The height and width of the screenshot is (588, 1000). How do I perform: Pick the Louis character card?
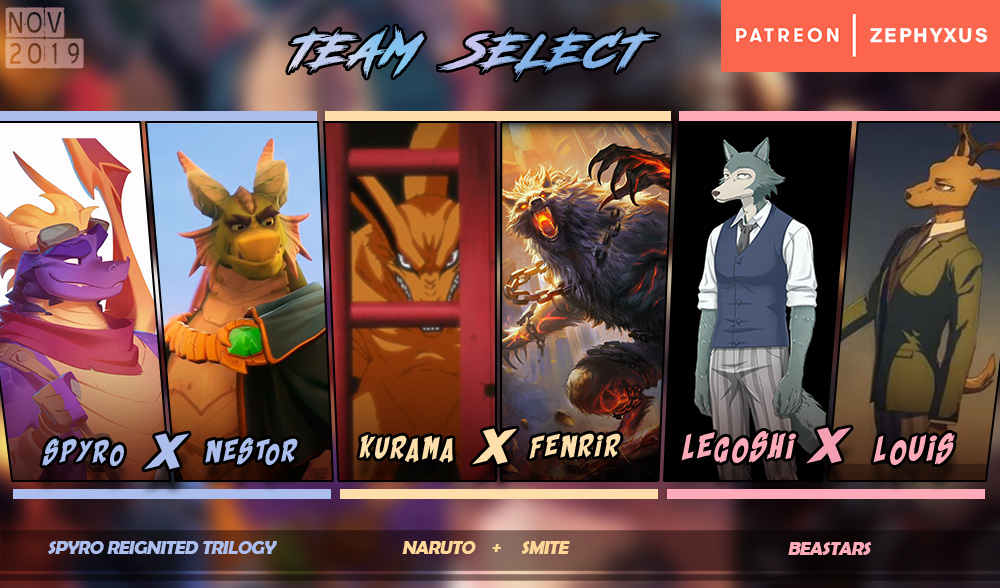click(920, 300)
